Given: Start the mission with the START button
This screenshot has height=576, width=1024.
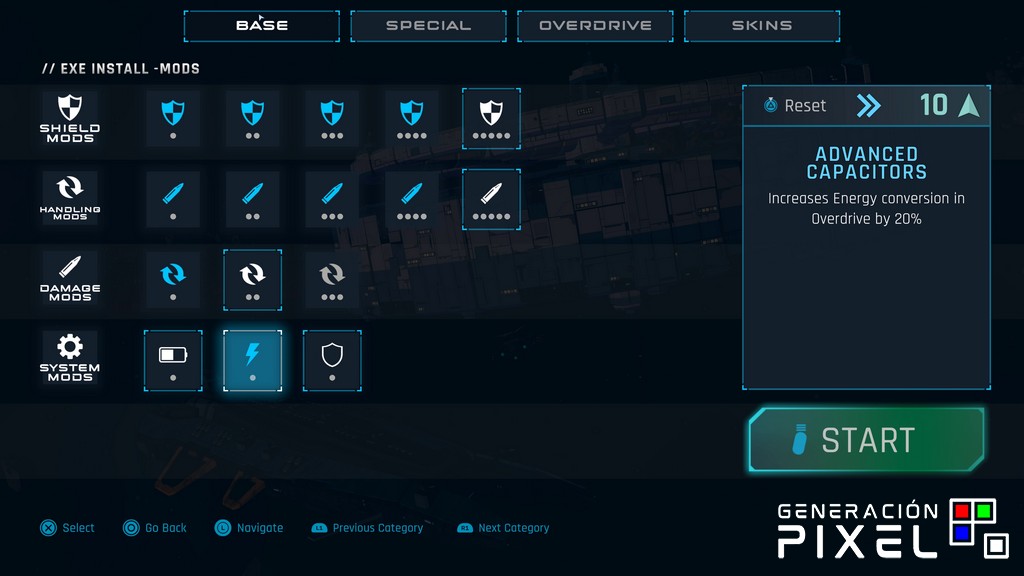Looking at the screenshot, I should pos(867,440).
